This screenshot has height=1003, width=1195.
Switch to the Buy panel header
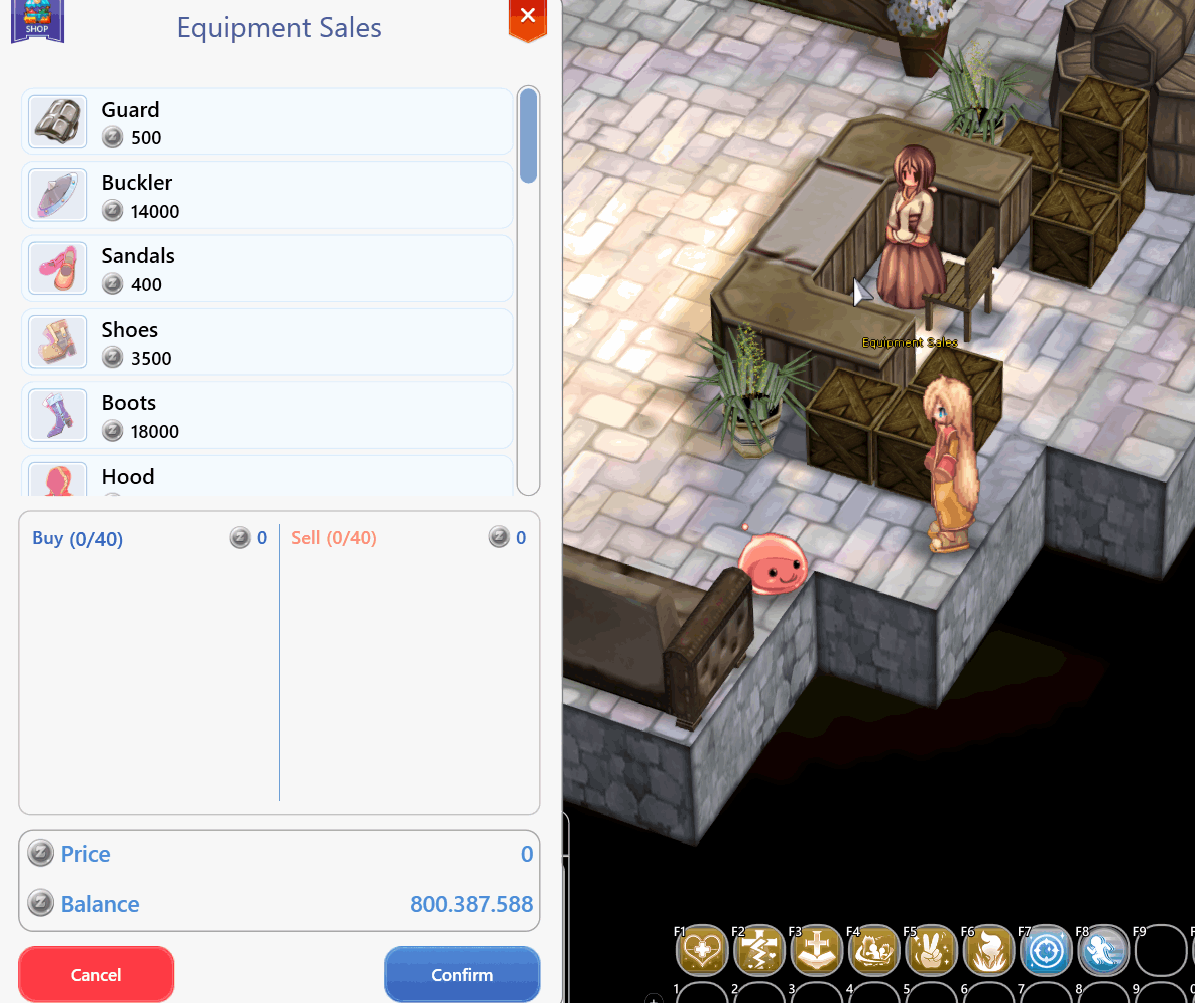coord(78,539)
